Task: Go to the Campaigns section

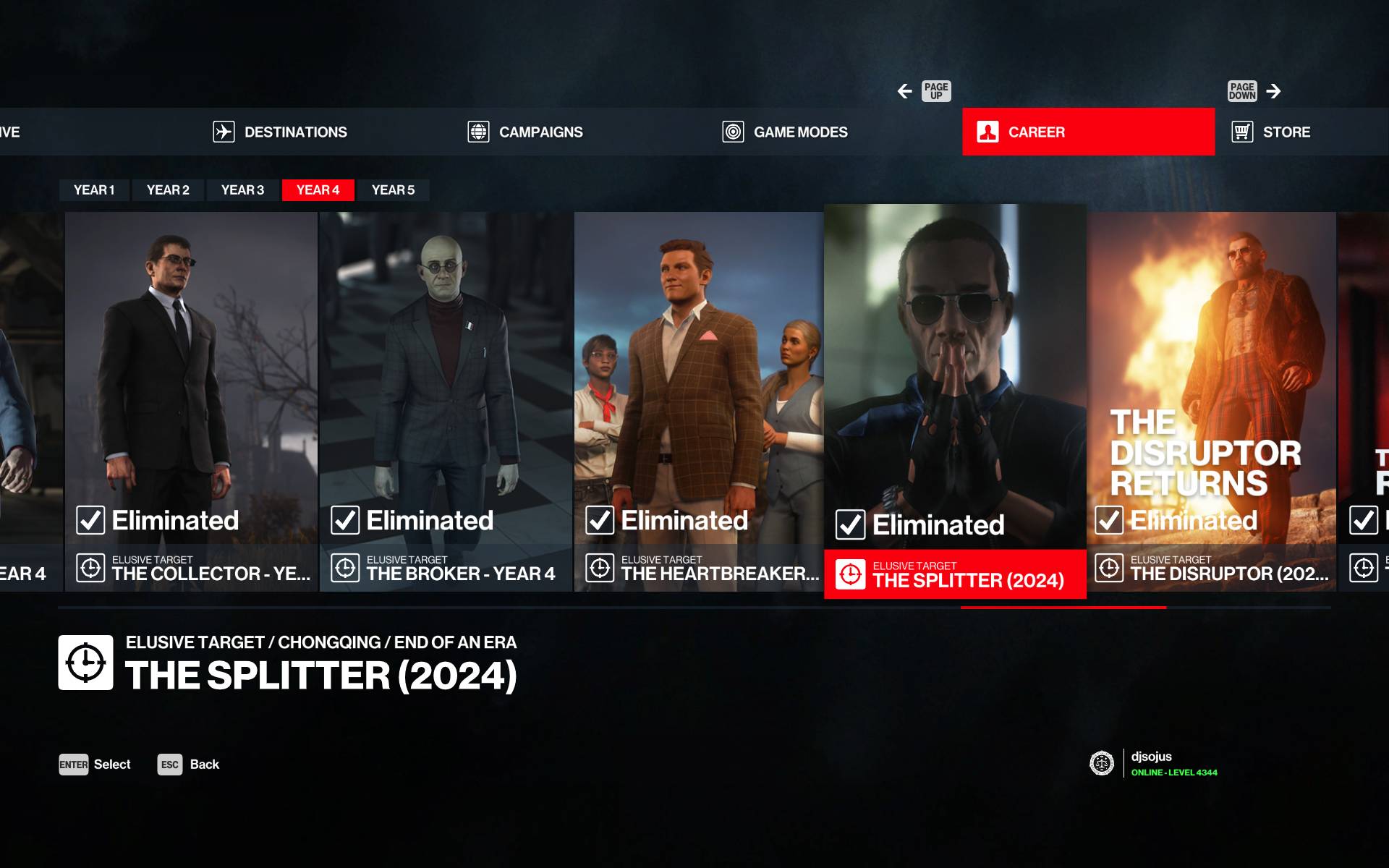Action: click(526, 132)
